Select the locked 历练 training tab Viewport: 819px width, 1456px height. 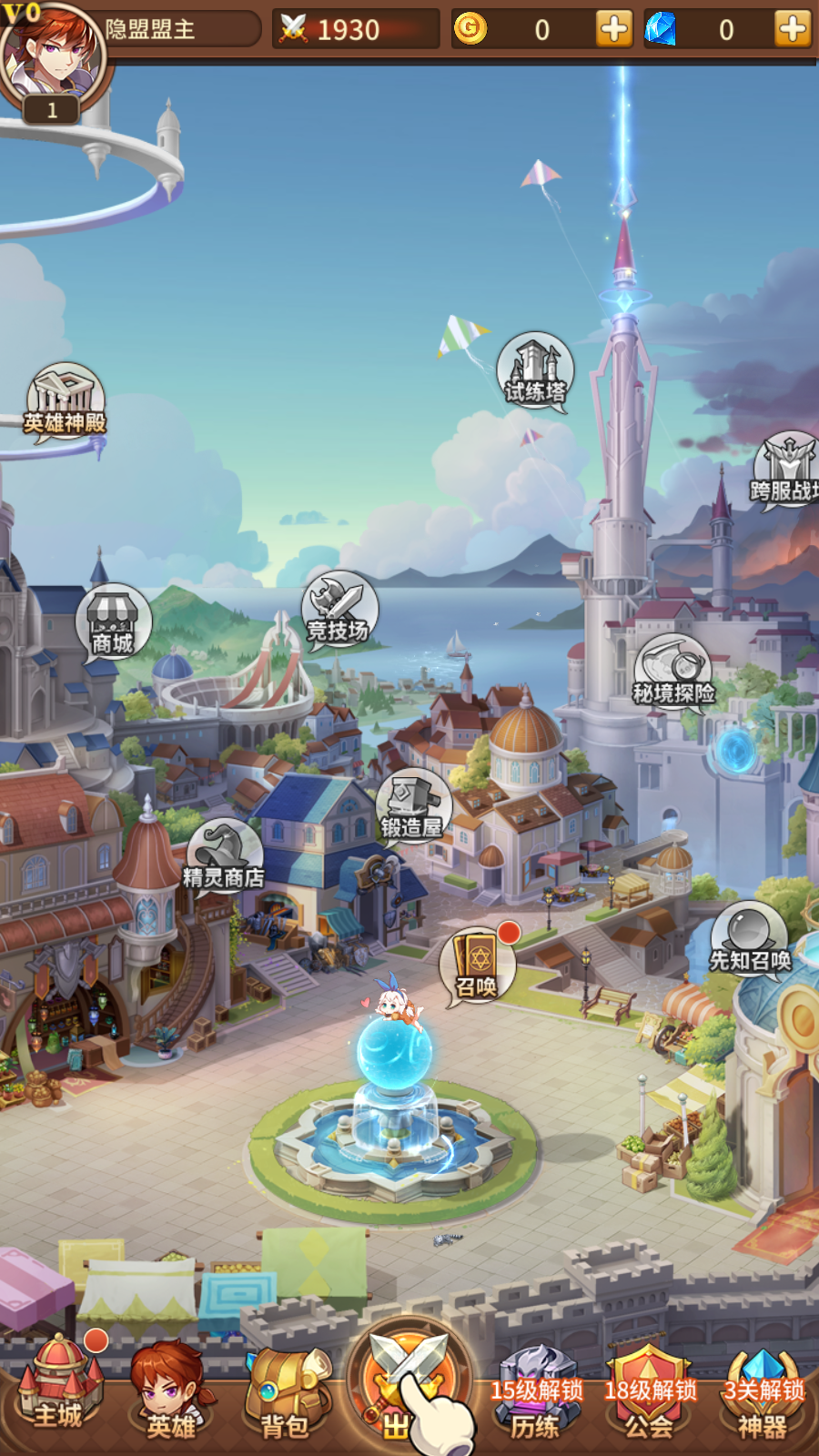[x=535, y=1397]
